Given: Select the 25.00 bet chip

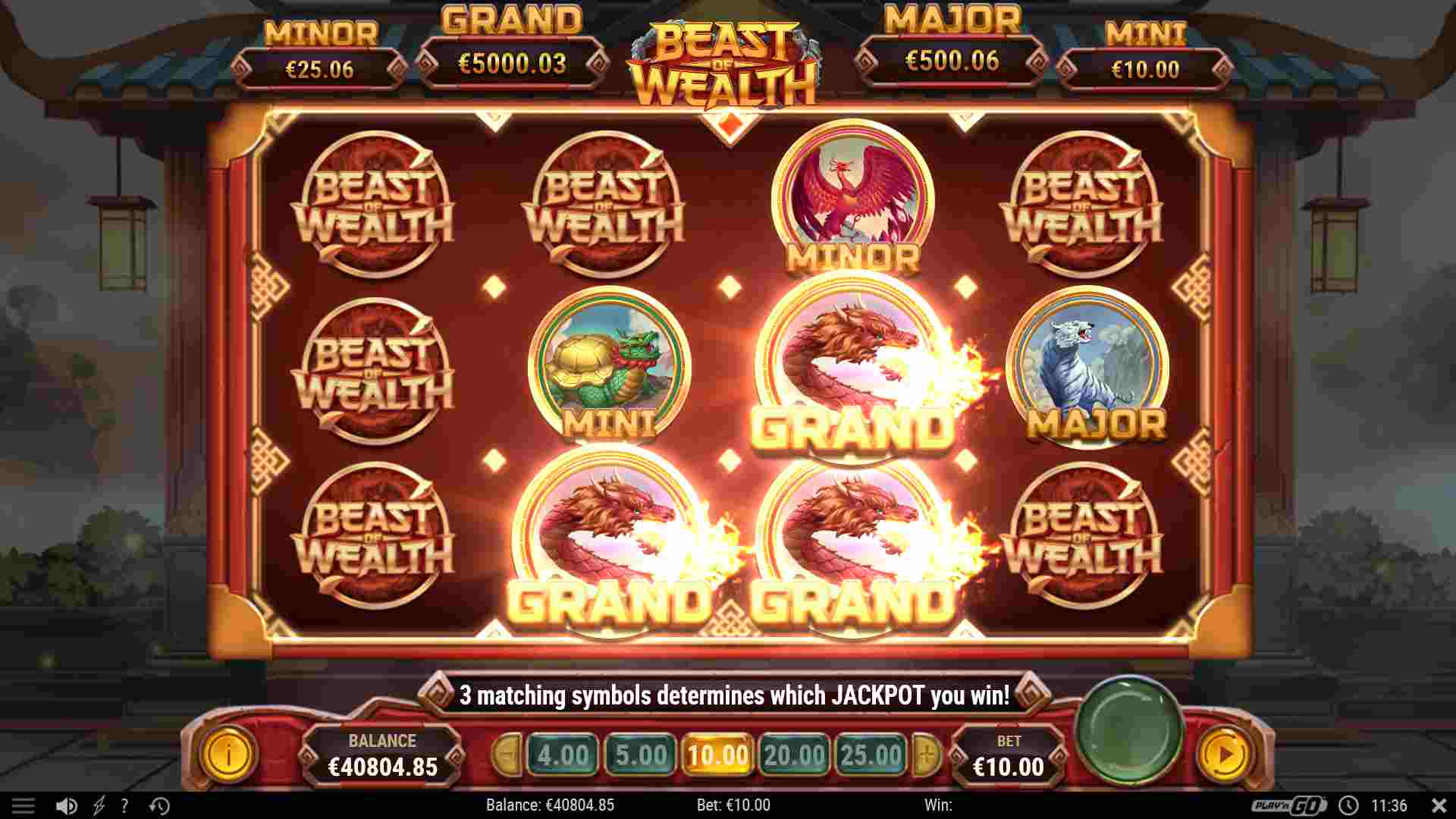Looking at the screenshot, I should [x=869, y=755].
